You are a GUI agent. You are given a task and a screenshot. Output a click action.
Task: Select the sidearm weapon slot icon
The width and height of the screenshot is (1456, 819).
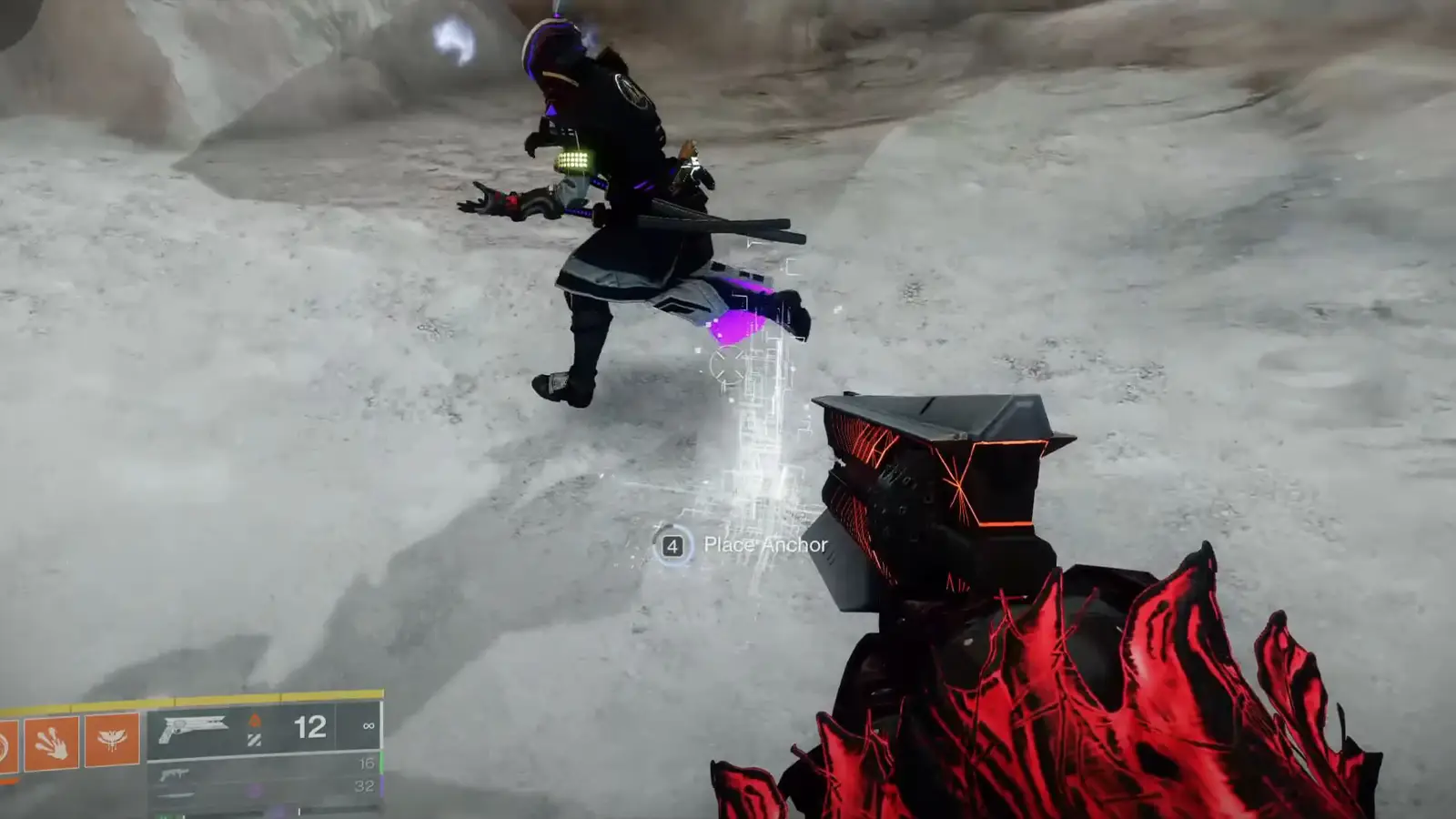[175, 773]
